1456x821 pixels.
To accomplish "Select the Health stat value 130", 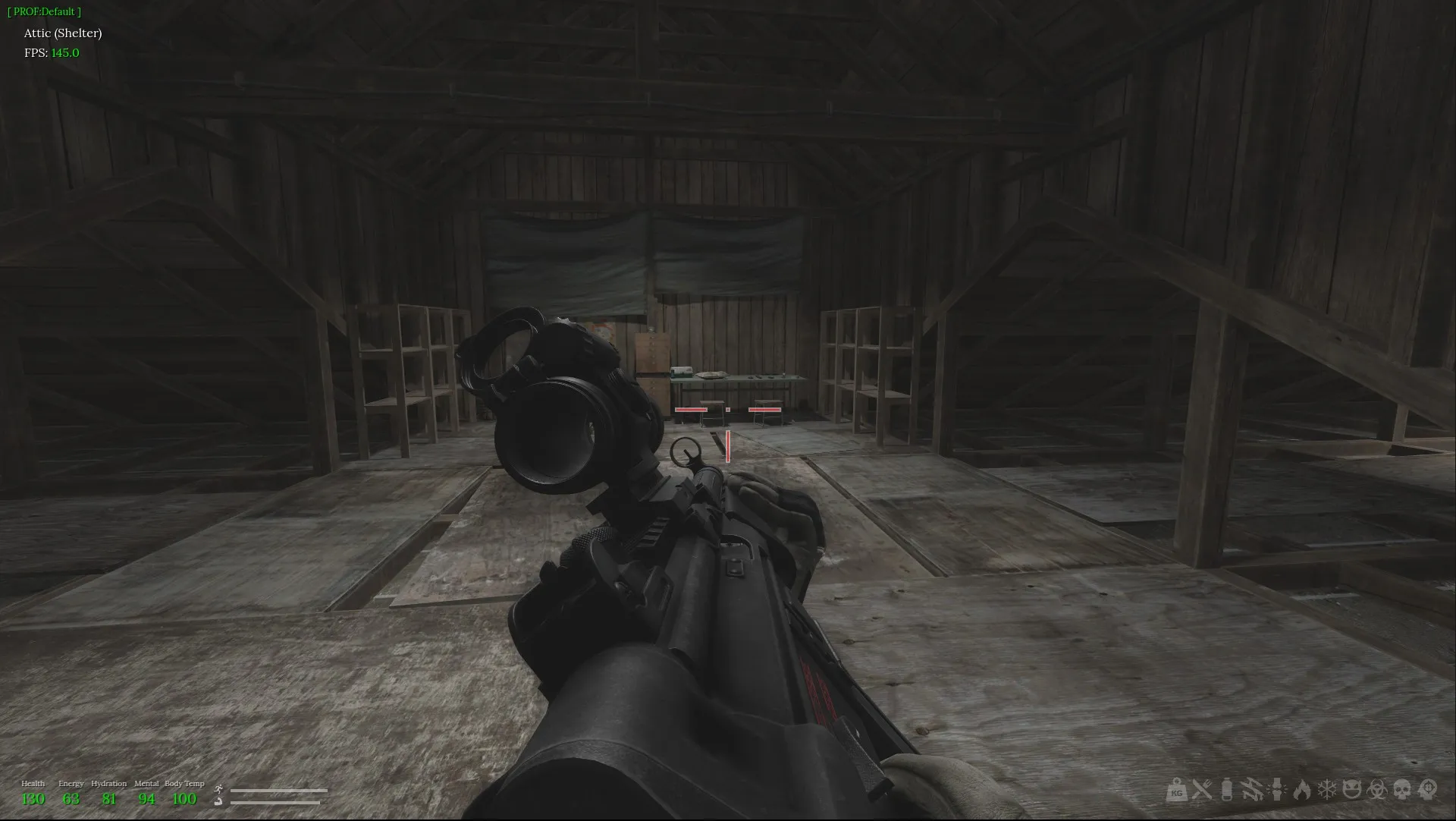I will [x=33, y=799].
